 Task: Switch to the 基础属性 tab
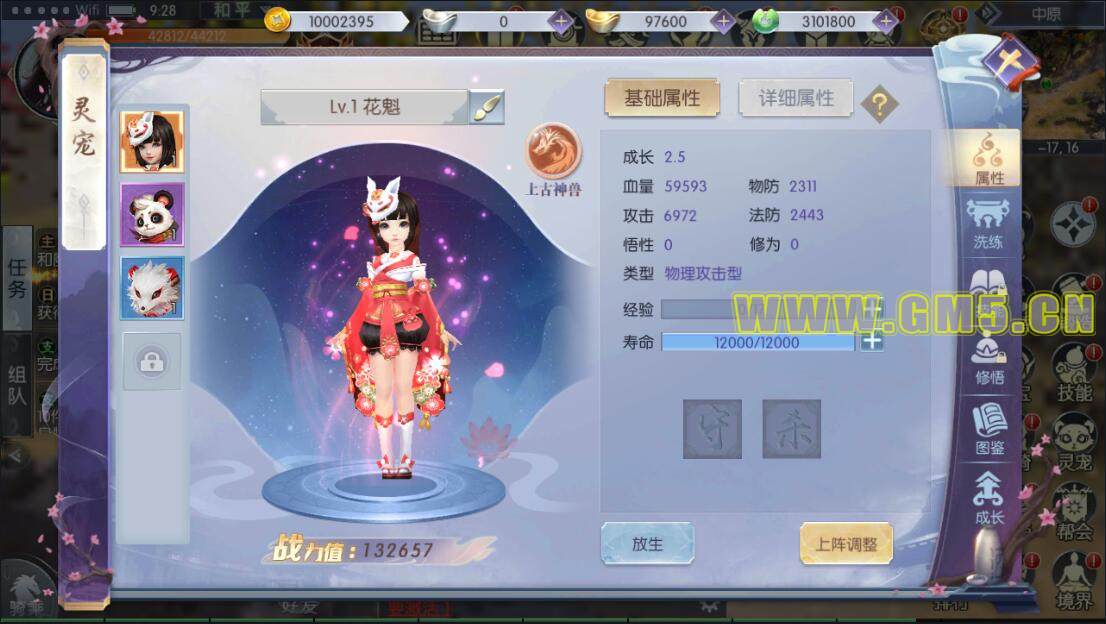click(661, 98)
